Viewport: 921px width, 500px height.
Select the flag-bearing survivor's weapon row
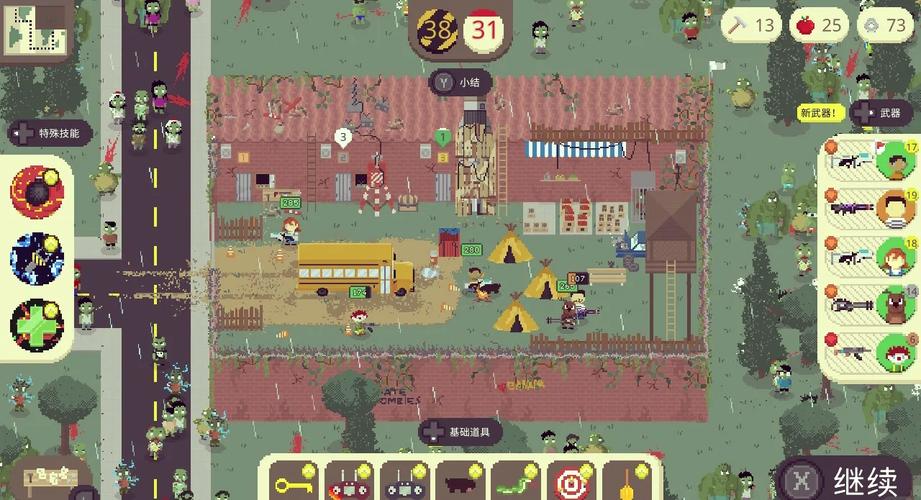(x=871, y=161)
